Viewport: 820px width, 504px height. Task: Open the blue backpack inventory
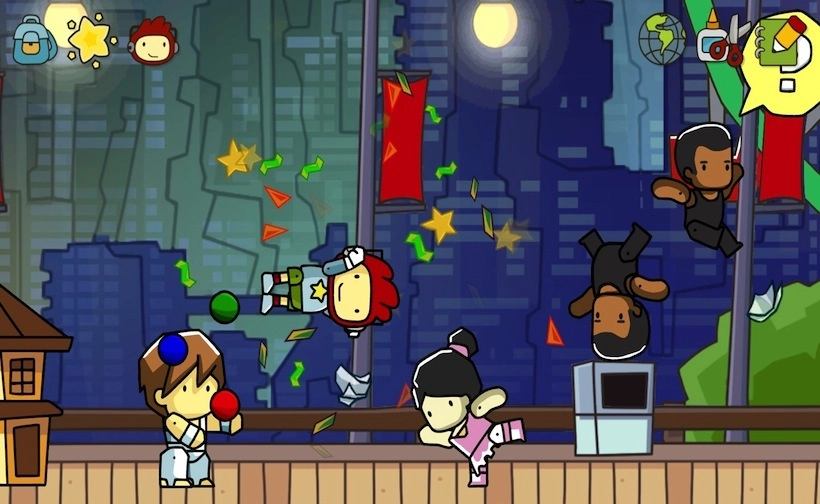33,39
